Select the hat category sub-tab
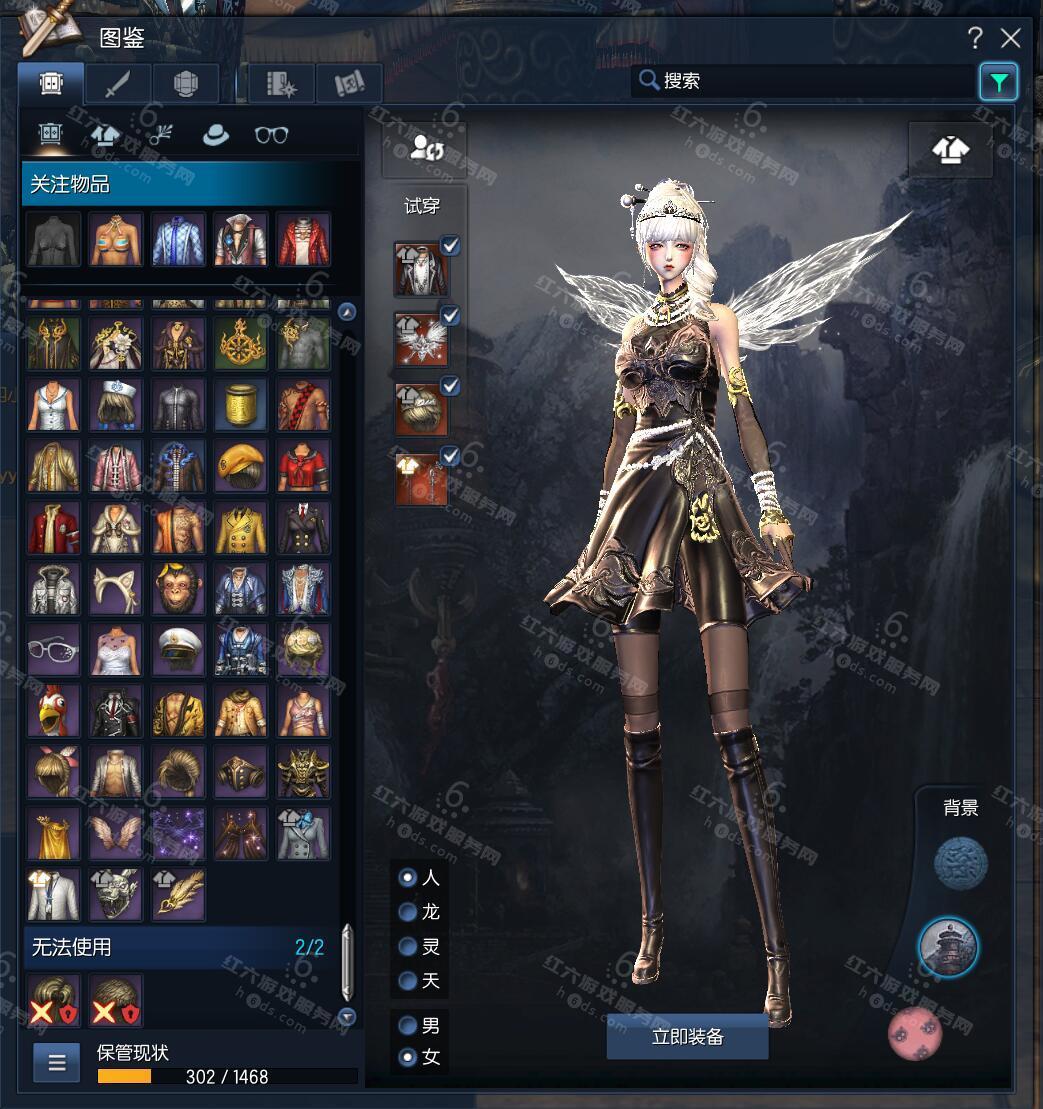The width and height of the screenshot is (1043, 1109). point(216,135)
